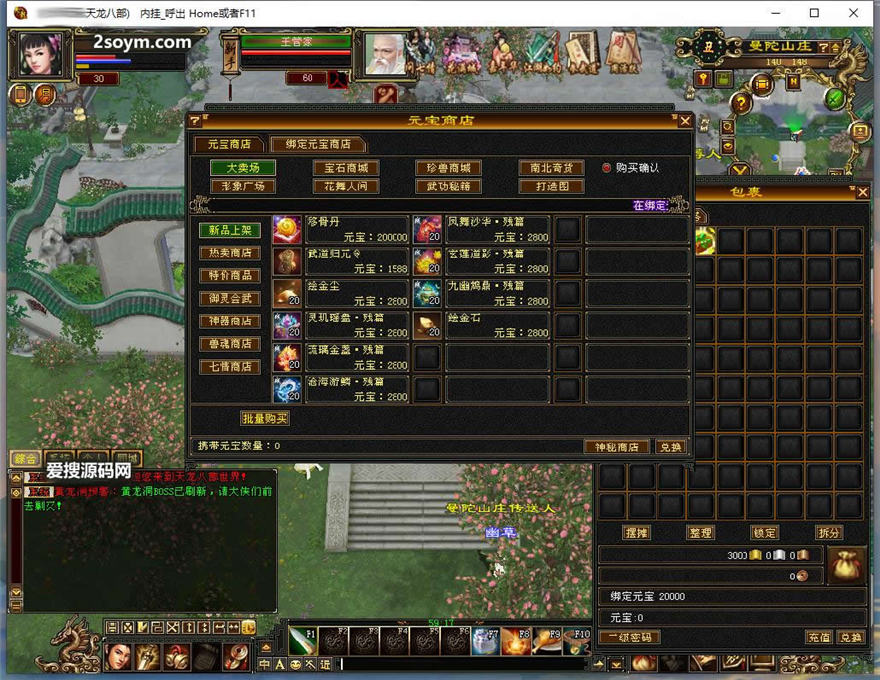Image resolution: width=880 pixels, height=680 pixels.
Task: Toggle the 购买确认 option
Action: 607,168
